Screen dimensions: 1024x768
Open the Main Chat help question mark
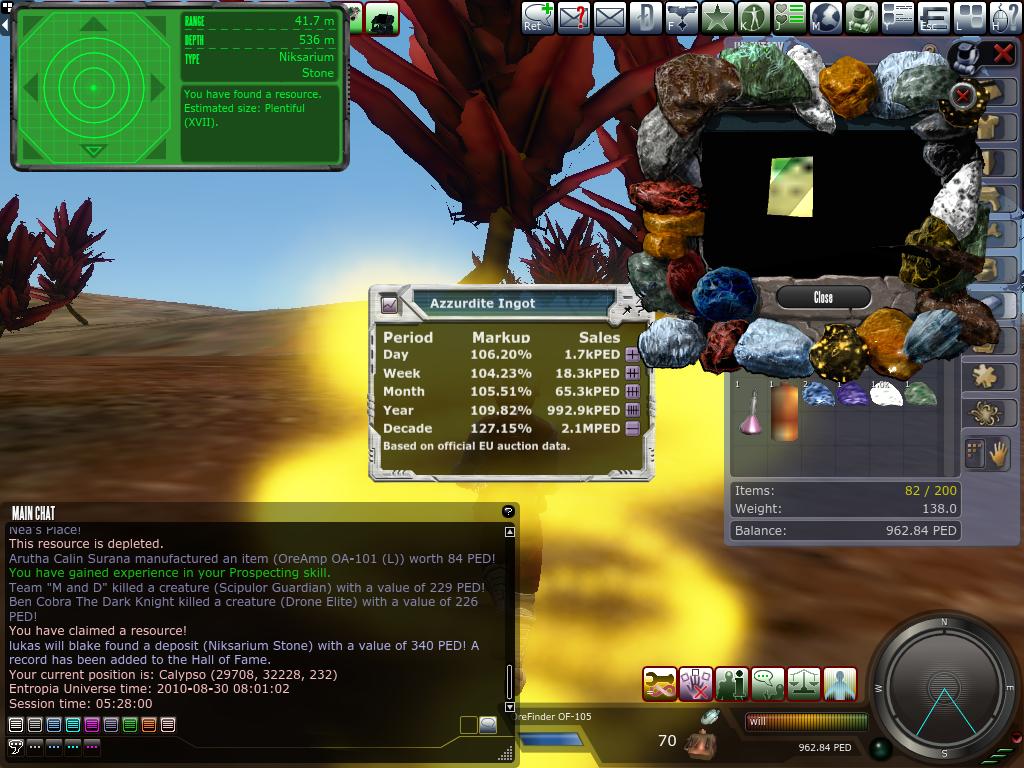(x=508, y=512)
